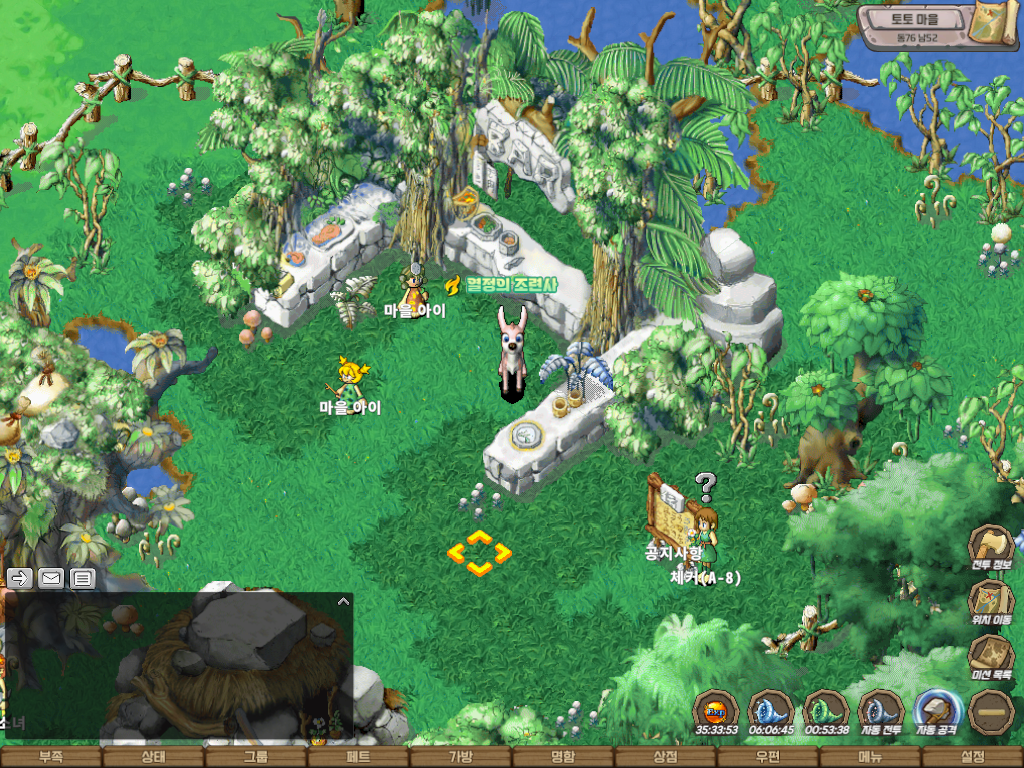The image size is (1024, 768).
Task: Click the envelope button above the chat box
Action: pos(50,577)
